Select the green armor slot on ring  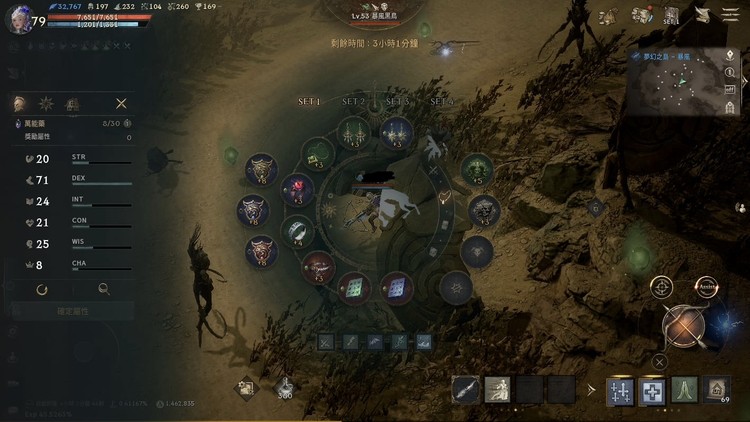coord(477,167)
